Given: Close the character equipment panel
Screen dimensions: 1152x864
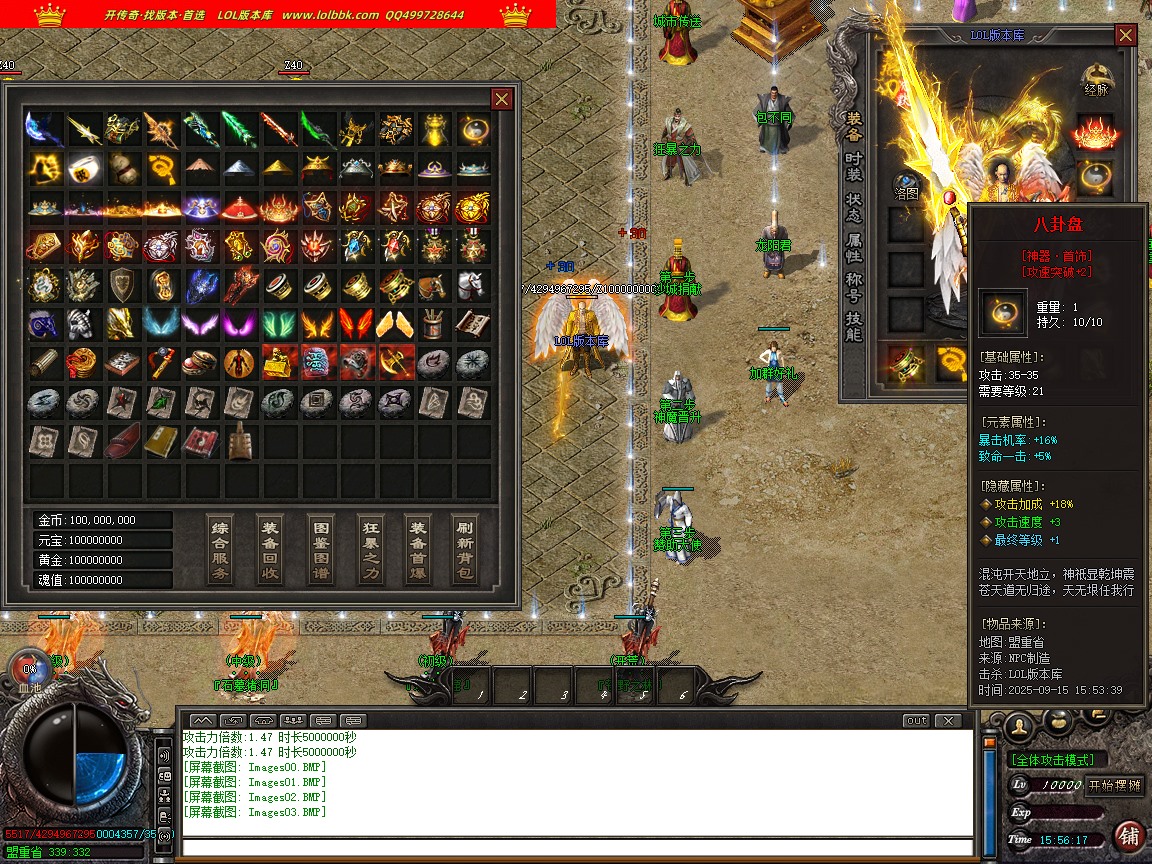Looking at the screenshot, I should 1126,35.
